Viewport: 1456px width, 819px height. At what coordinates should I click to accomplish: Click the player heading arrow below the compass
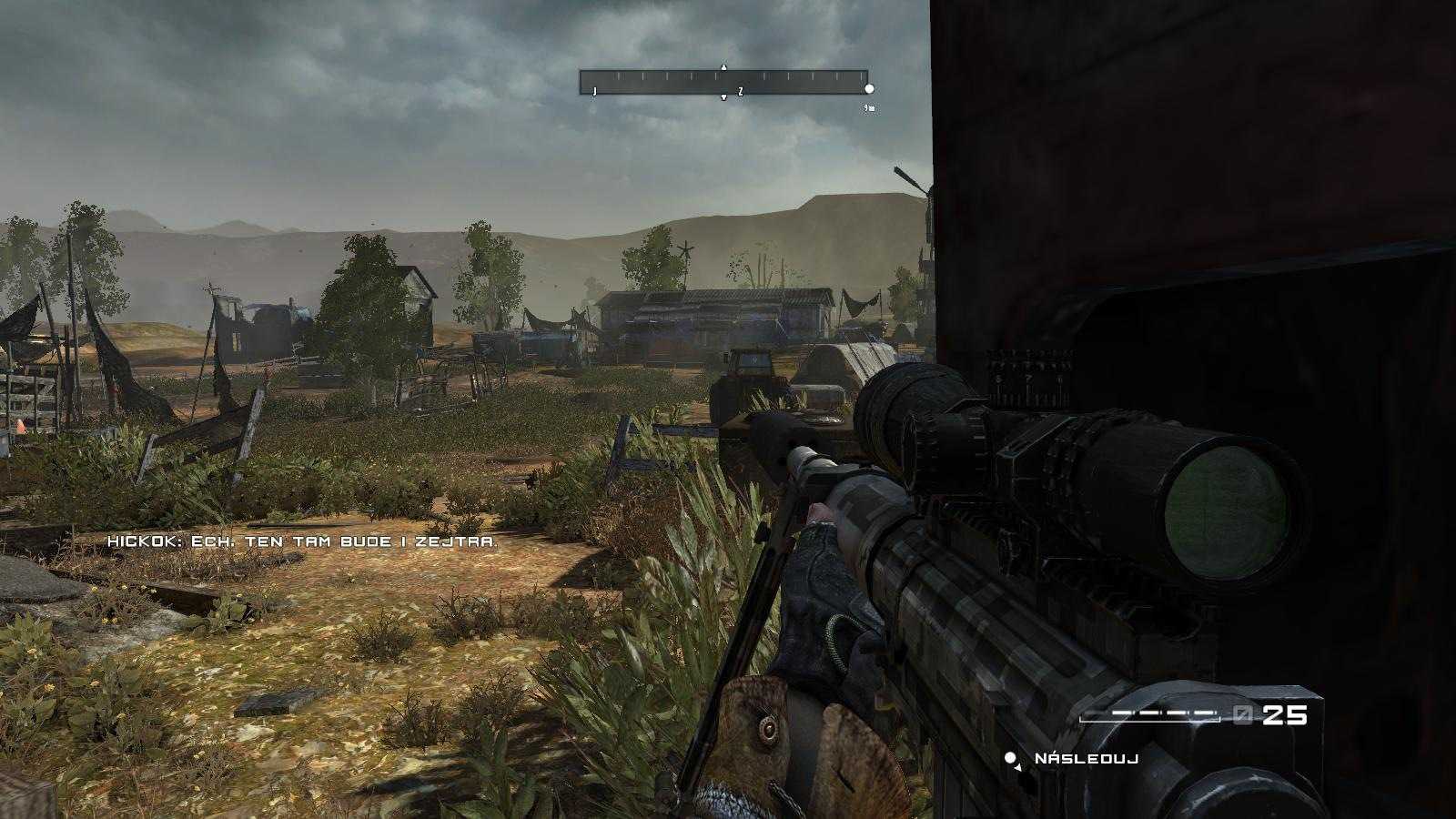click(x=723, y=97)
